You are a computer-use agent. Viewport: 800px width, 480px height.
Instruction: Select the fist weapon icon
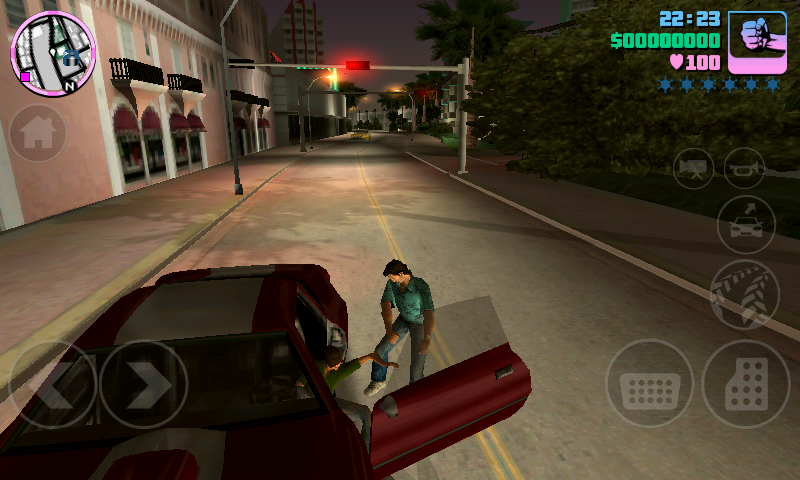[x=756, y=42]
